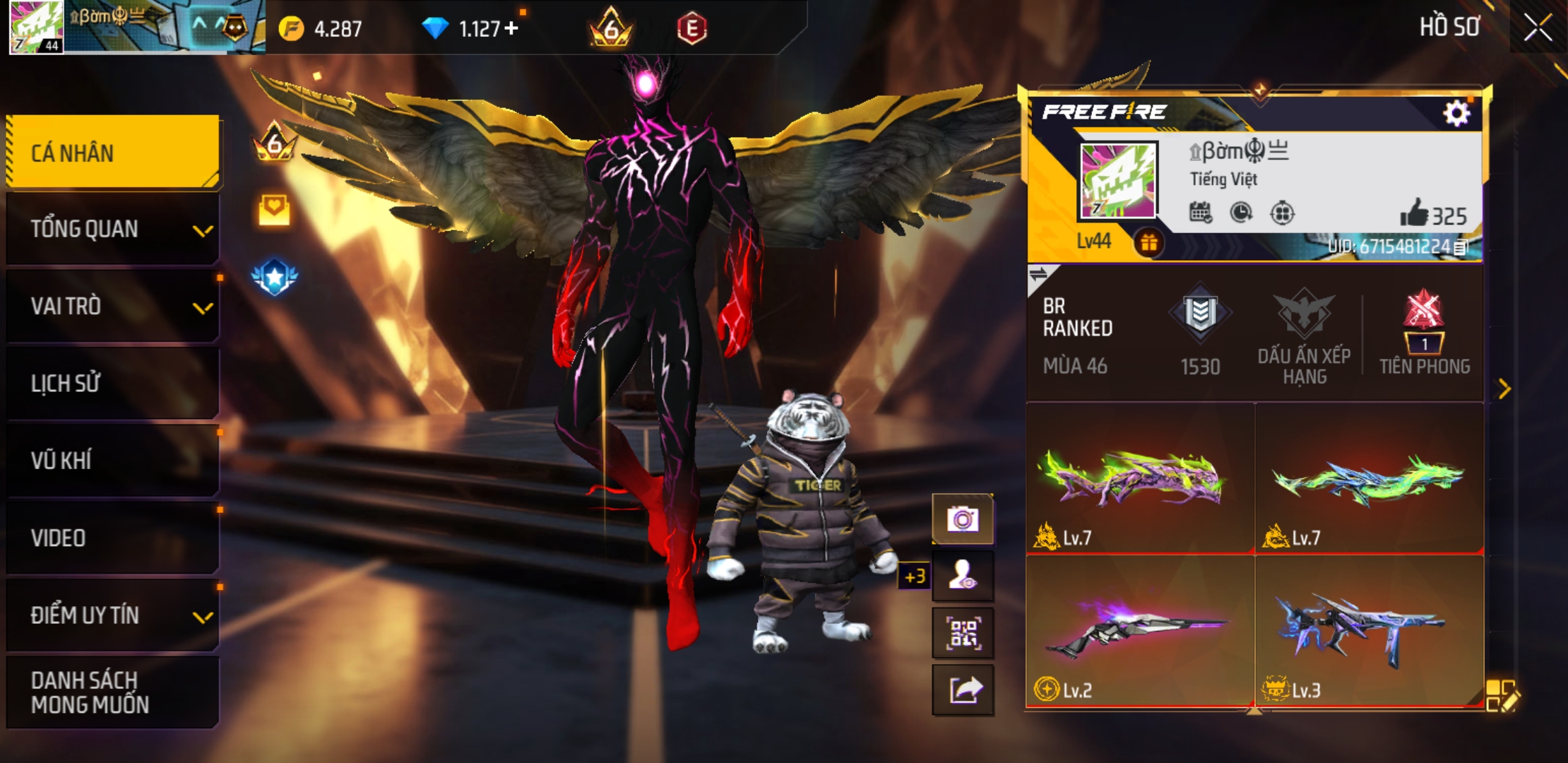Open profile settings gear icon

point(1456,113)
